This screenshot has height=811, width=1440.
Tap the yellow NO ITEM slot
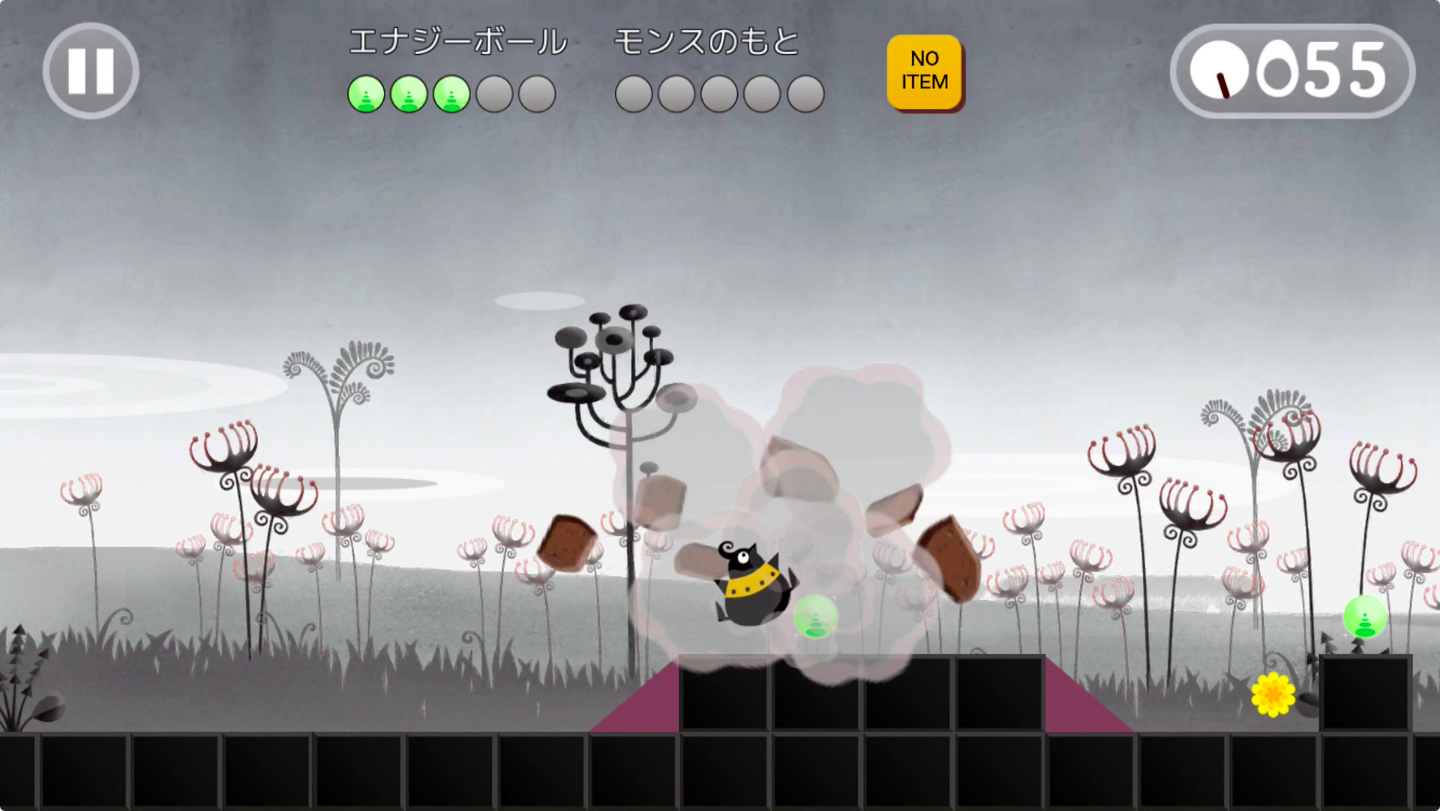pos(924,72)
